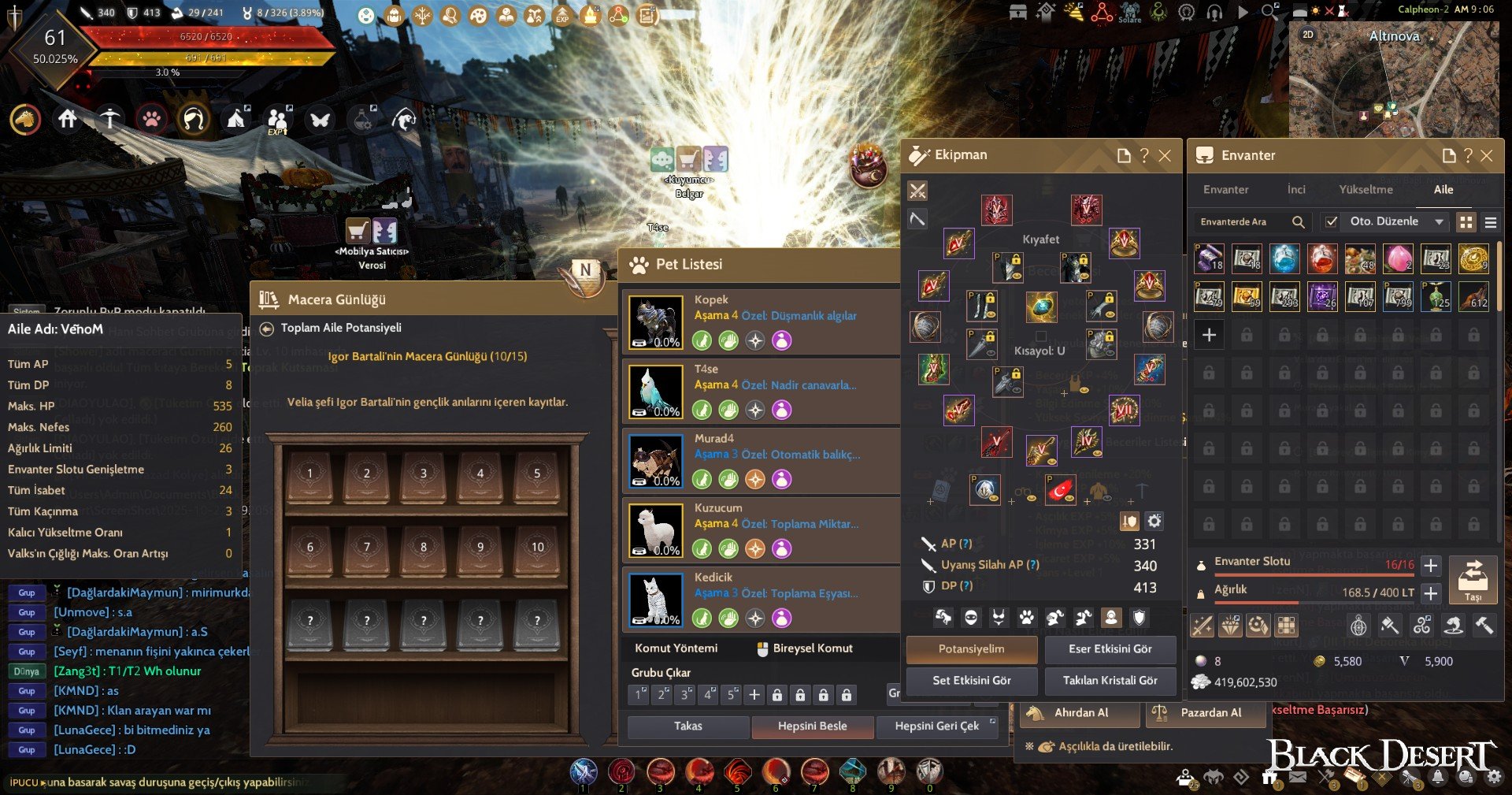The width and height of the screenshot is (1512, 795).
Task: Open the Yükseltme tab
Action: coord(1366,189)
